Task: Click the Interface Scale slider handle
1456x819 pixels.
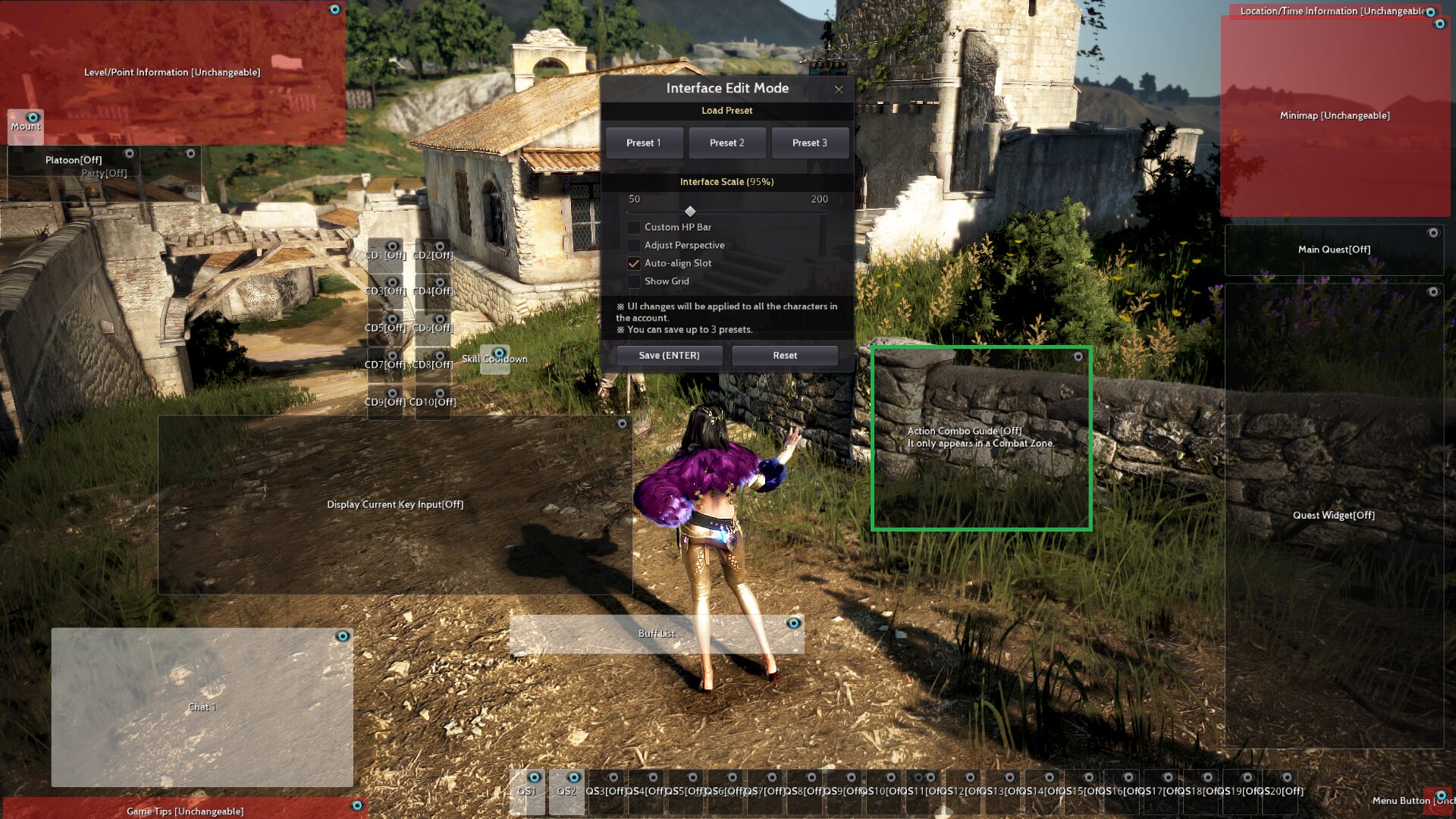Action: [x=690, y=212]
